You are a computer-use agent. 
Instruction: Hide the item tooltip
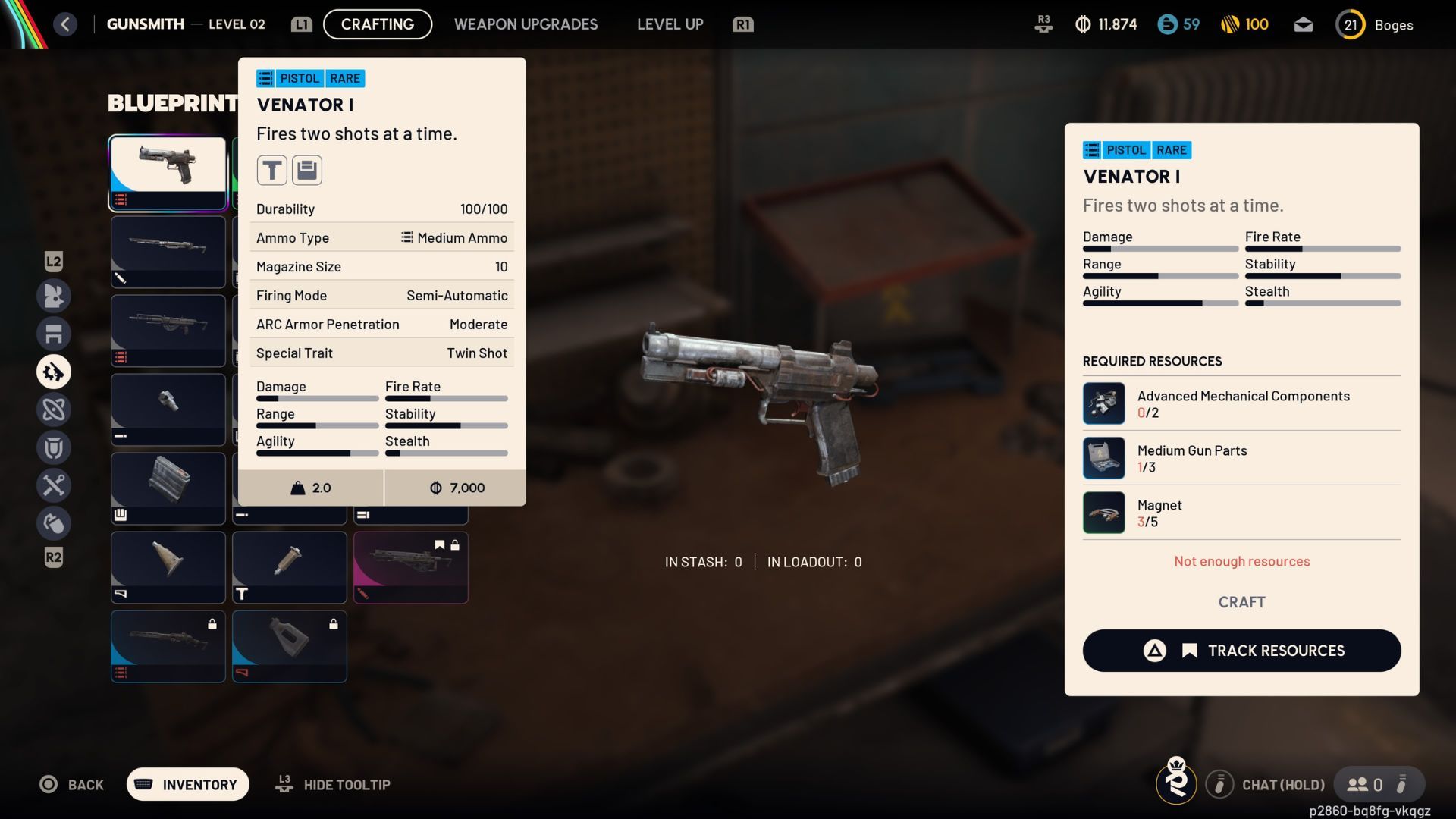[334, 785]
